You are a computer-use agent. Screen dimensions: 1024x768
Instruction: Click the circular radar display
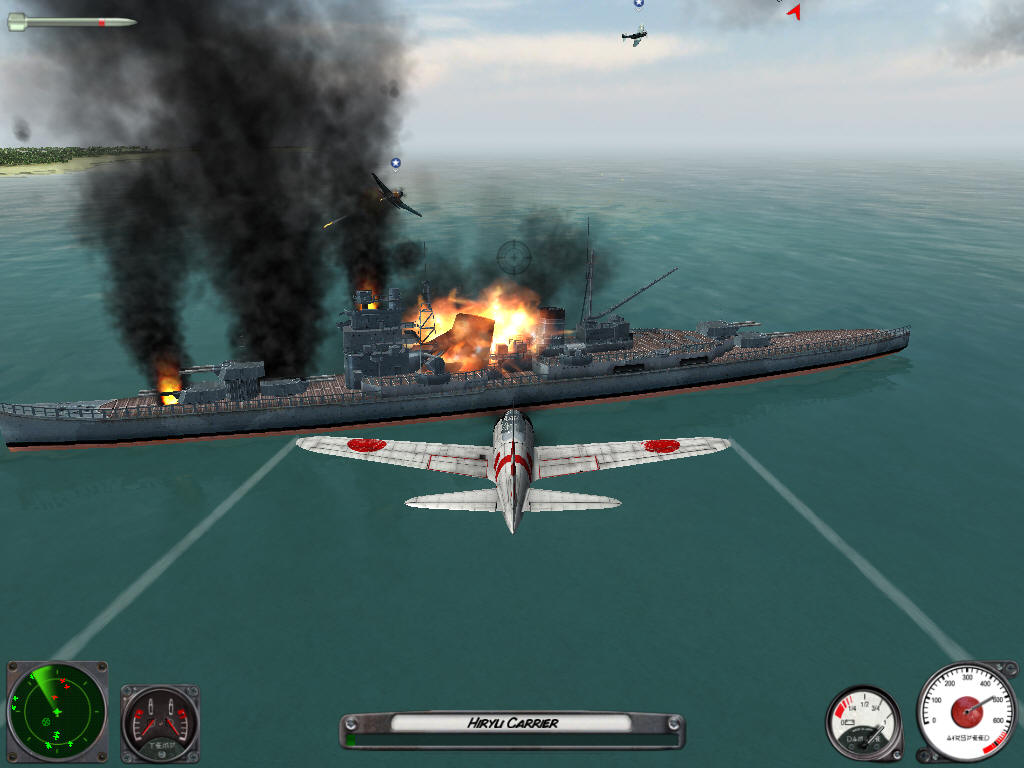56,711
